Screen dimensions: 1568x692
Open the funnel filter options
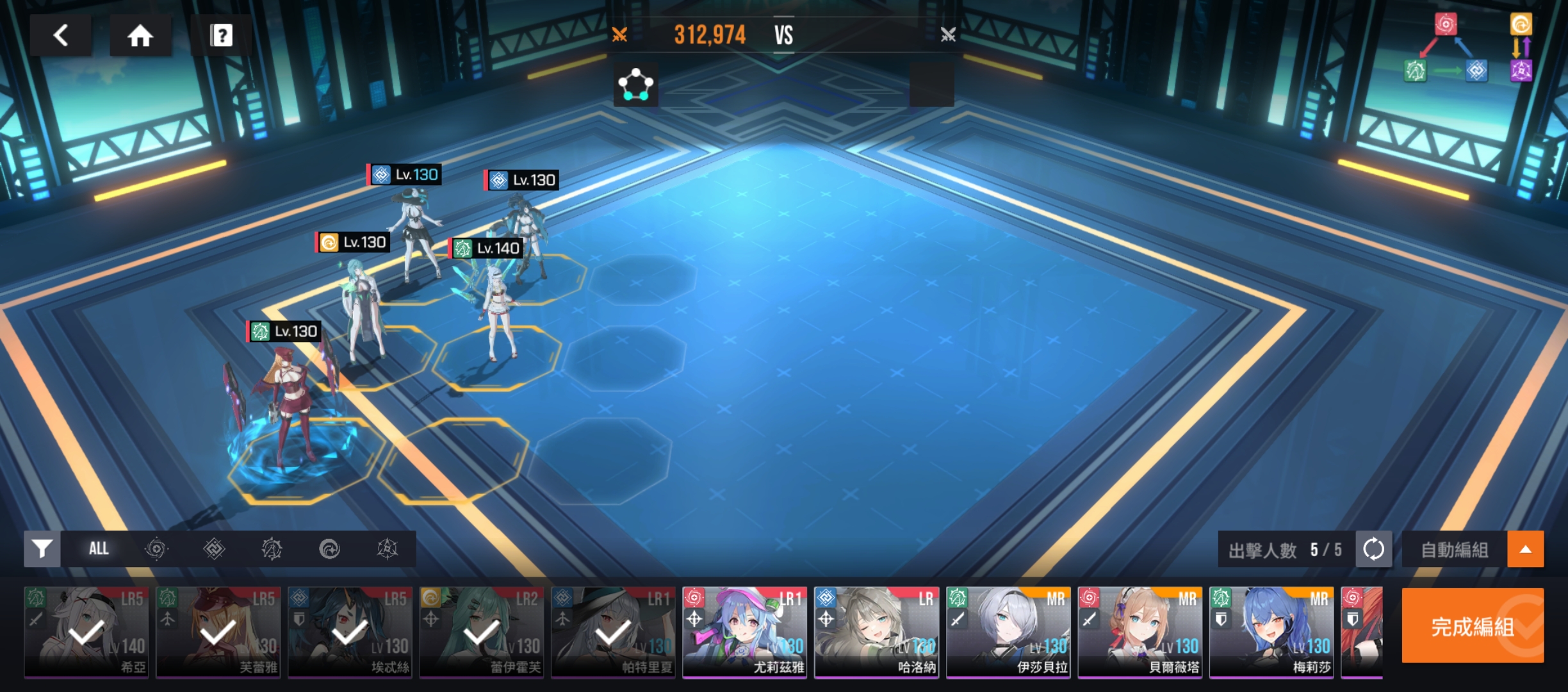(42, 549)
